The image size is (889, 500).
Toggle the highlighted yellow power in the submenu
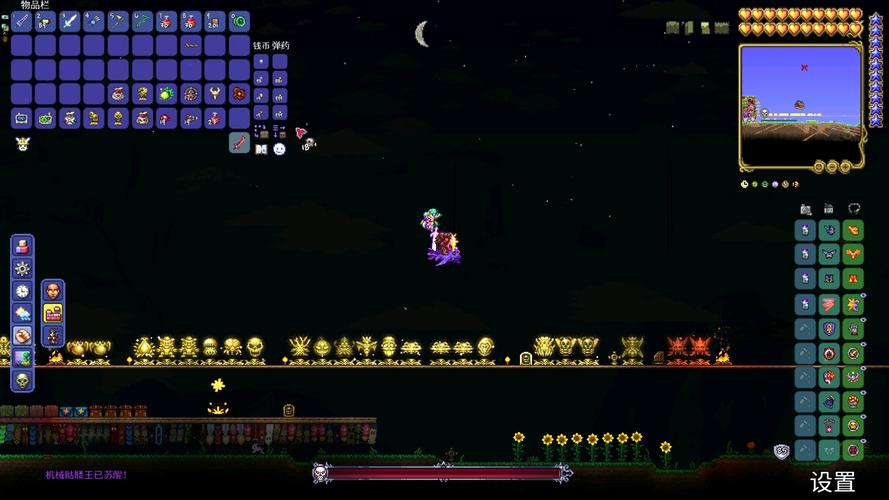[53, 313]
